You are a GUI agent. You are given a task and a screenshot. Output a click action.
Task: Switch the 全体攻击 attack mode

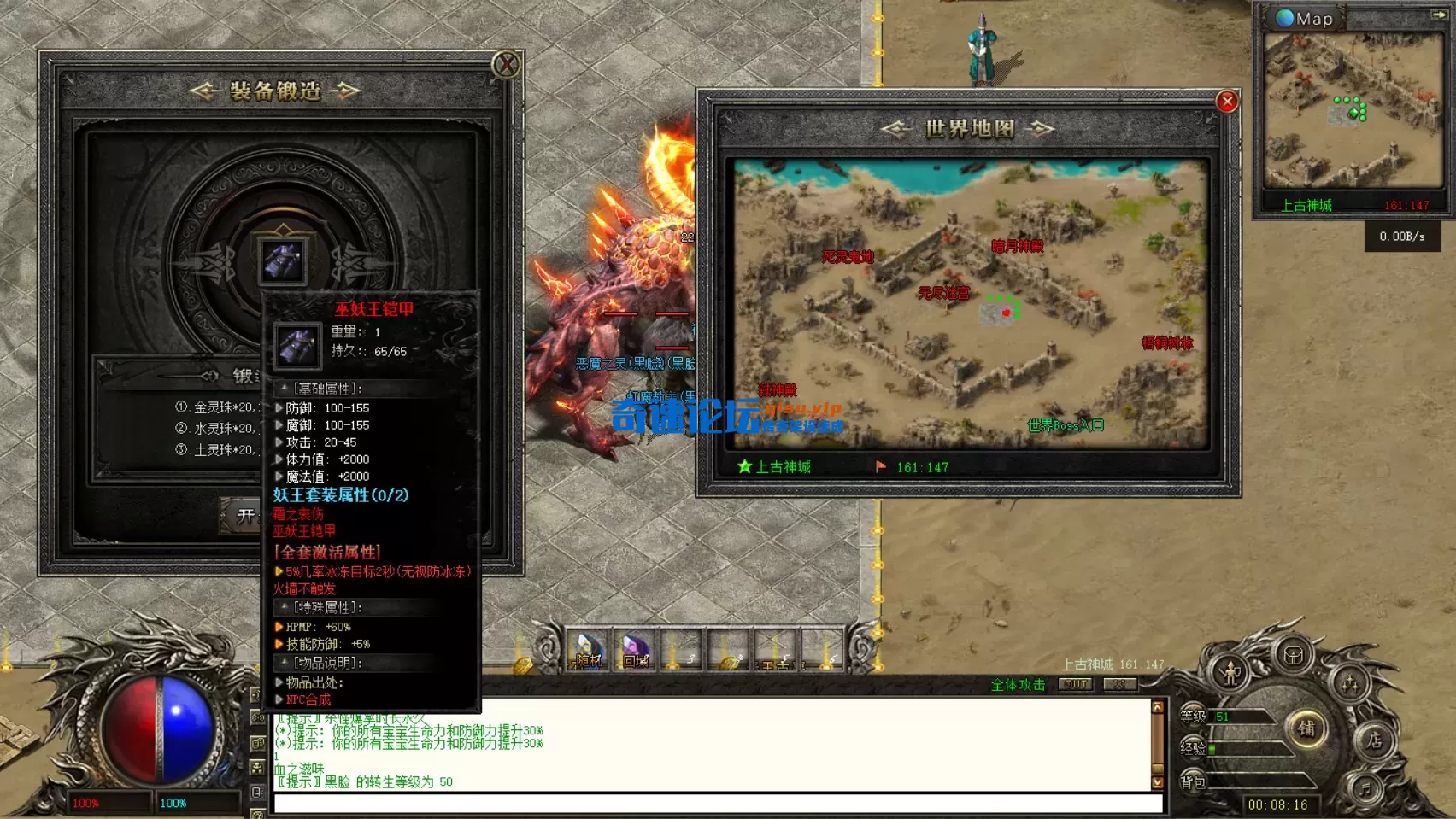point(1018,685)
